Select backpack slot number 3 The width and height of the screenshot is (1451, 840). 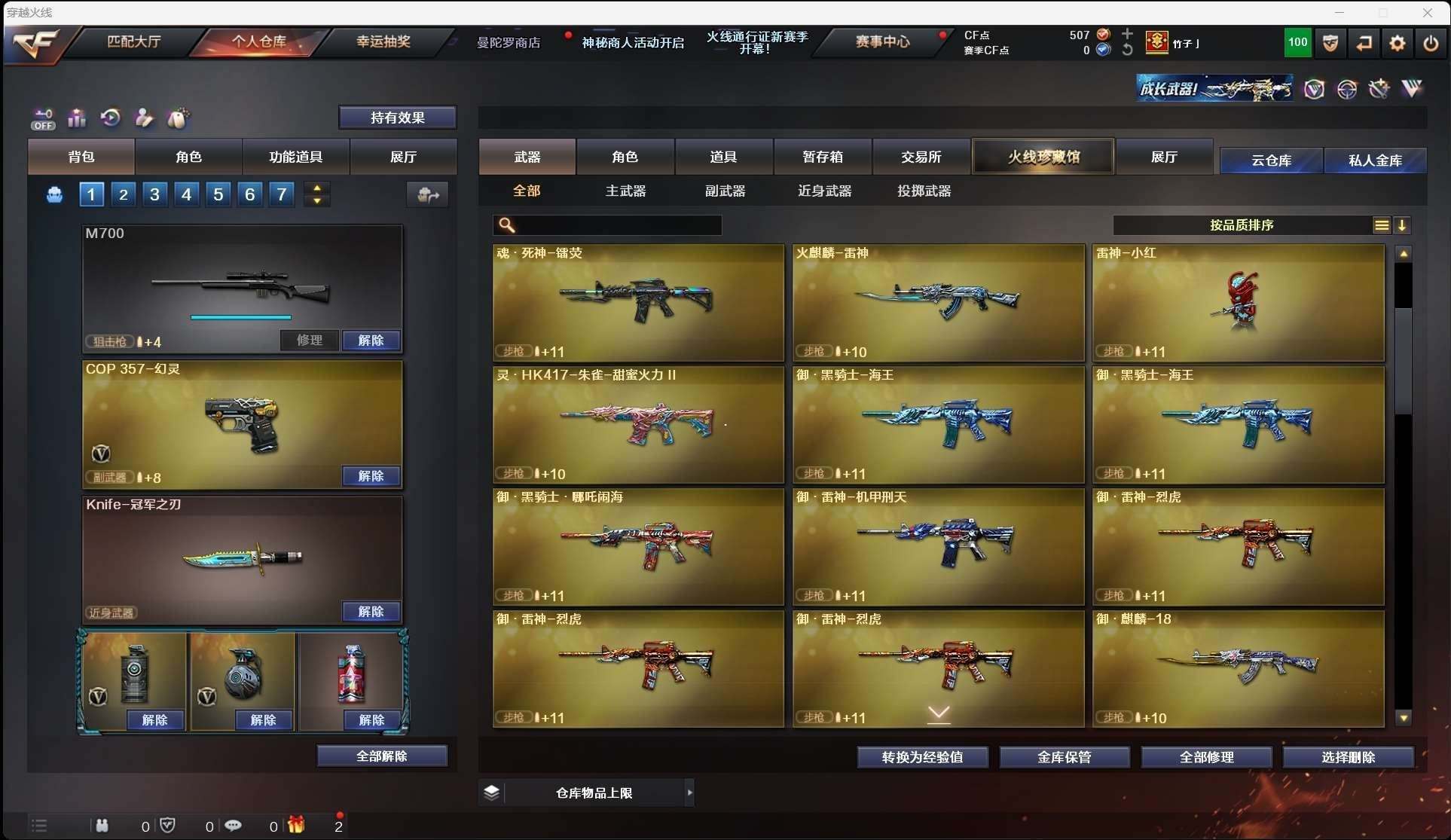click(x=154, y=194)
